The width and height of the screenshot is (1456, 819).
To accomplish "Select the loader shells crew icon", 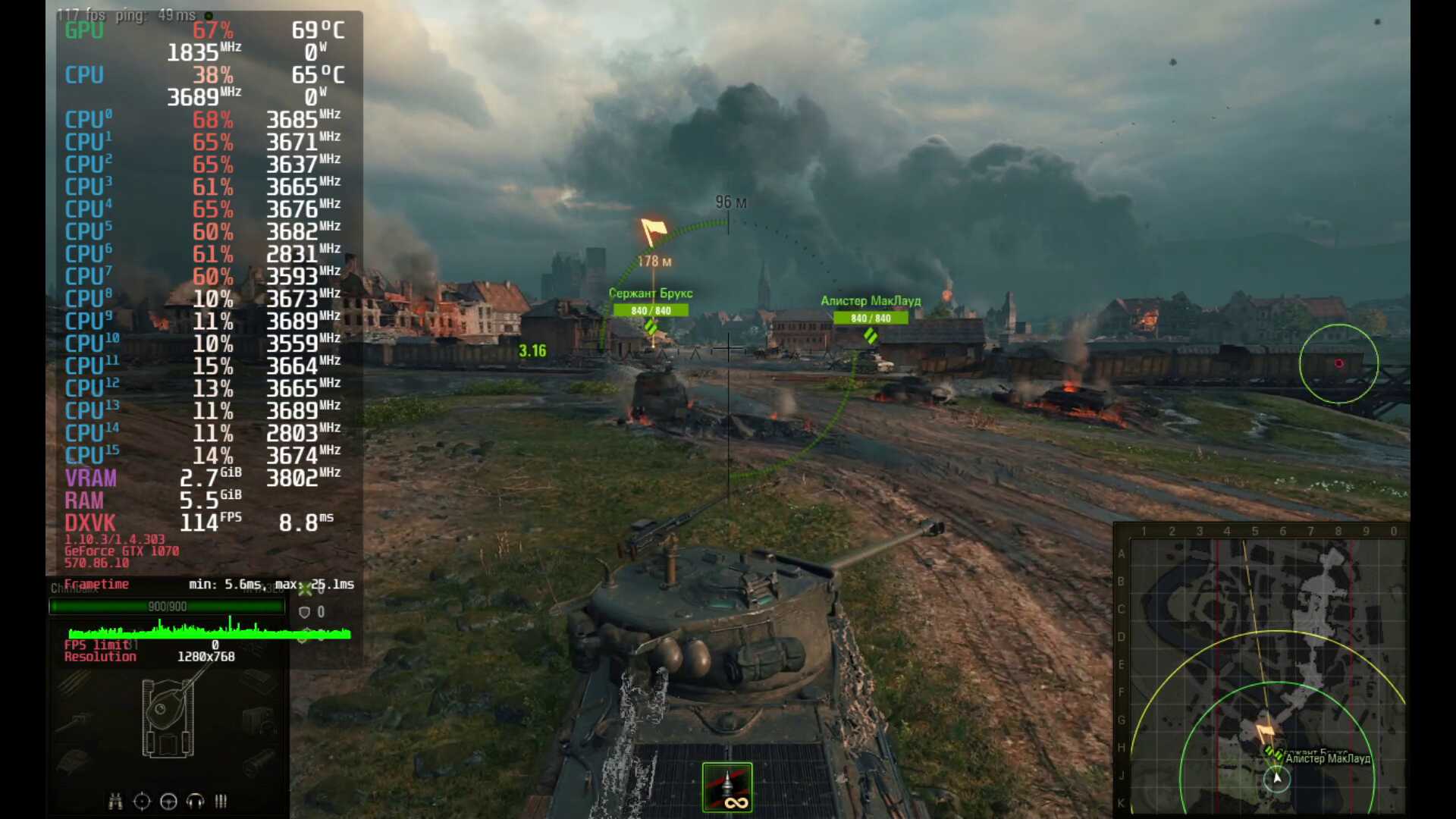I will [221, 802].
